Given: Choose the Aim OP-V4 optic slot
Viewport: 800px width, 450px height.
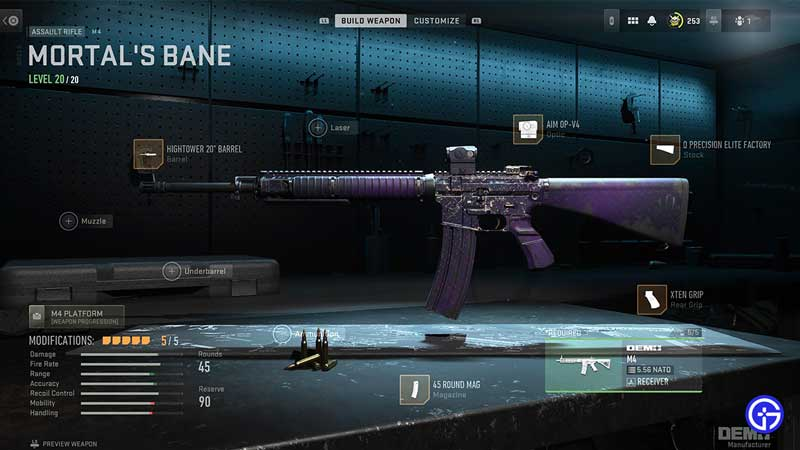Looking at the screenshot, I should click(527, 129).
